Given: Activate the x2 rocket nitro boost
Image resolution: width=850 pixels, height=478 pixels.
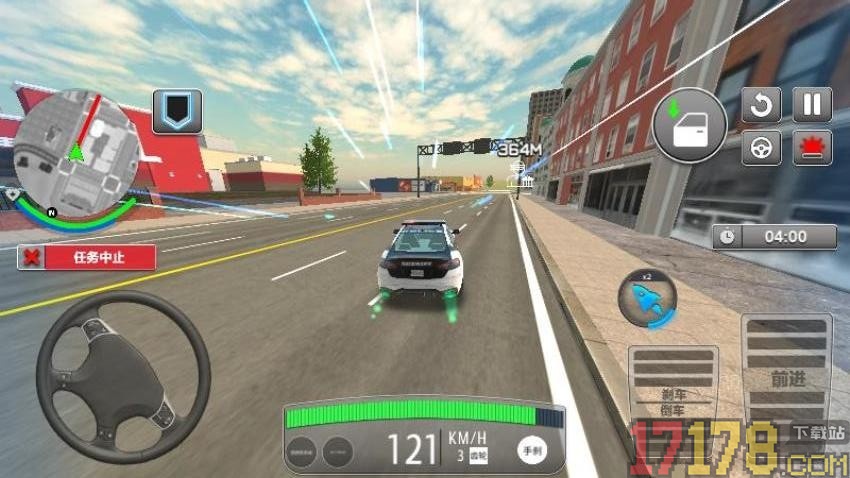Looking at the screenshot, I should tap(647, 298).
